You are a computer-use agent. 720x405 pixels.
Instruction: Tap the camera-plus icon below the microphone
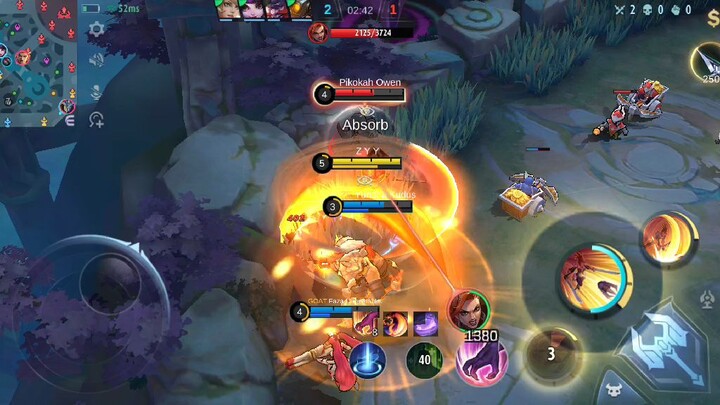tap(97, 120)
